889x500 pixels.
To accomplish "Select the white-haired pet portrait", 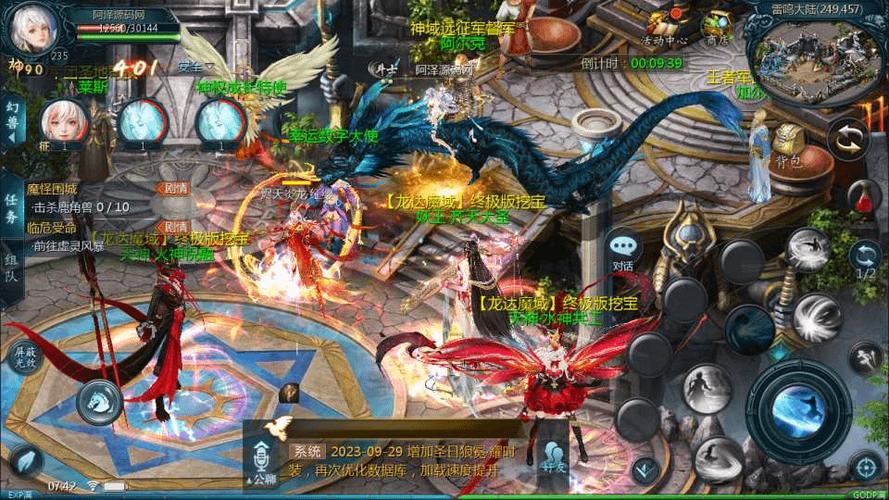I will point(63,123).
